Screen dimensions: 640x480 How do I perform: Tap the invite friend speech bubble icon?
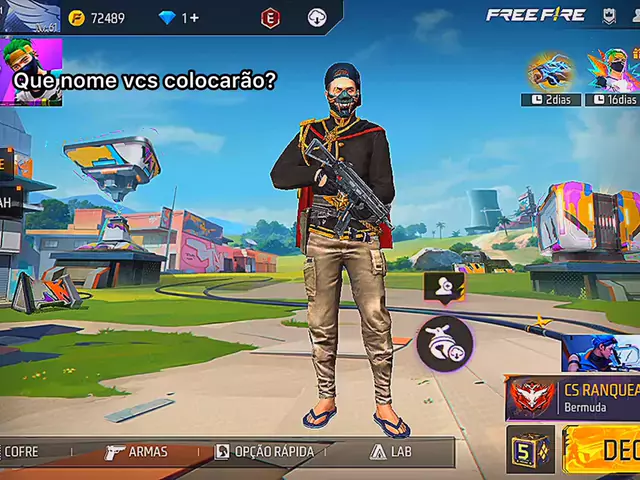point(444,287)
